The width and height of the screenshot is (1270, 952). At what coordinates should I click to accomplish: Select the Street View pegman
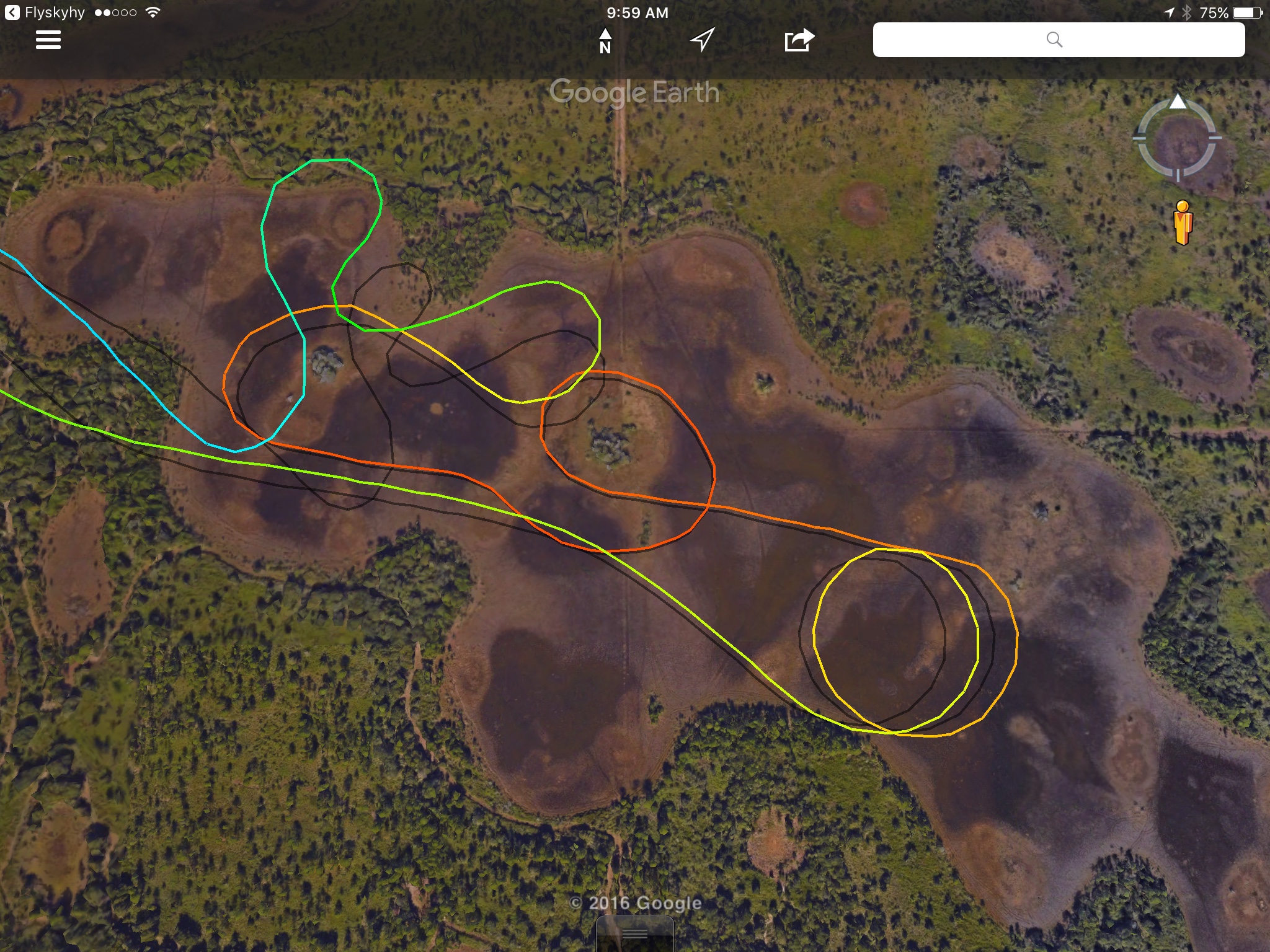pyautogui.click(x=1183, y=223)
